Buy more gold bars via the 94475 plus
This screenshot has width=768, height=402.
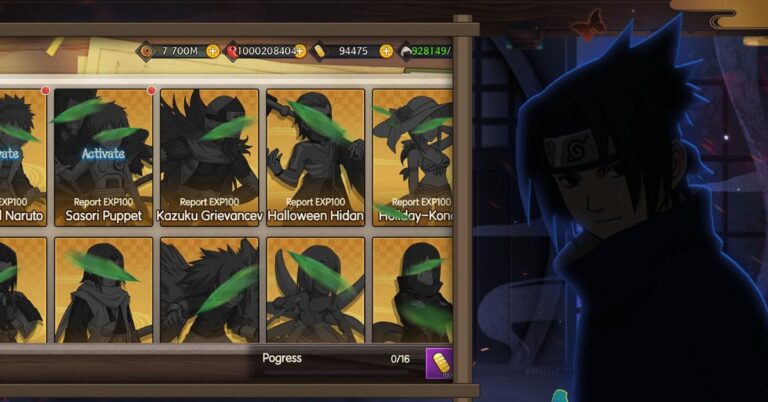tap(385, 51)
